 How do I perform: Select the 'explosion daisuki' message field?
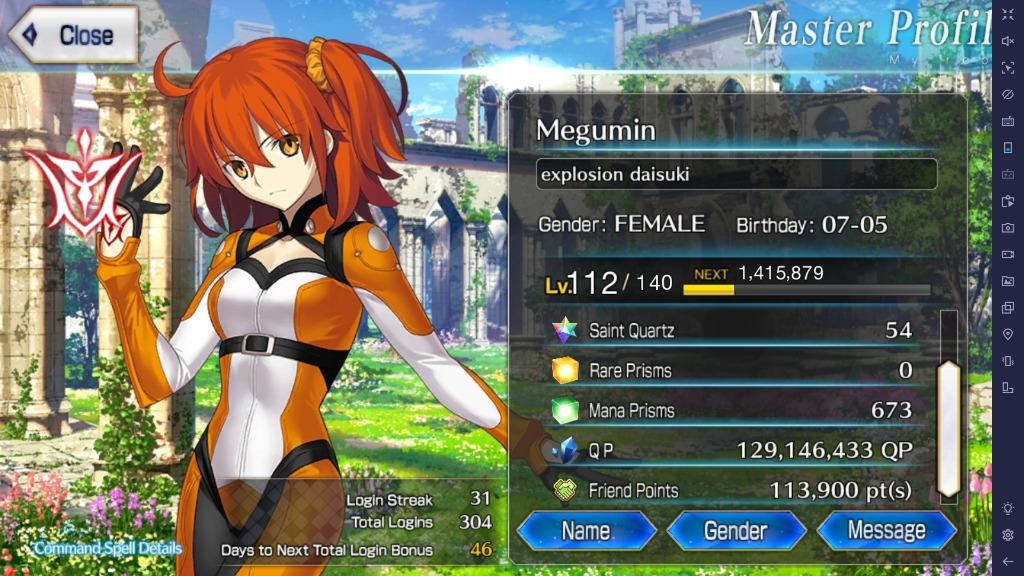click(x=736, y=174)
